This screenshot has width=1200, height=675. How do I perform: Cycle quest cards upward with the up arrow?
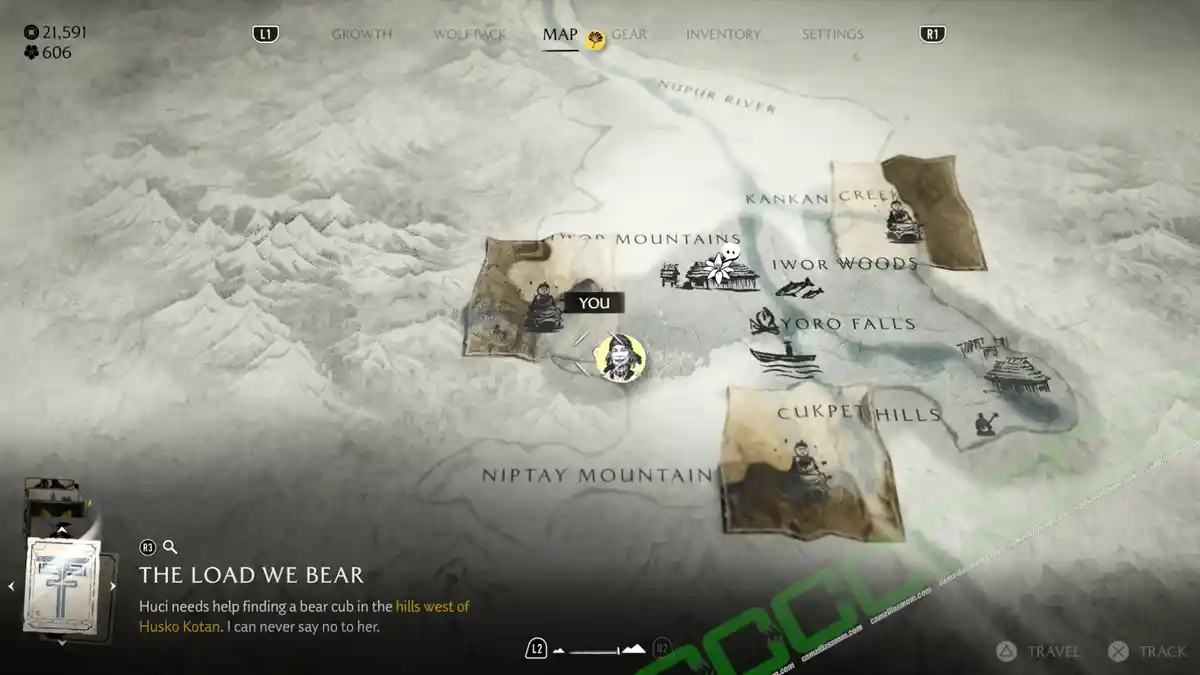[x=62, y=530]
